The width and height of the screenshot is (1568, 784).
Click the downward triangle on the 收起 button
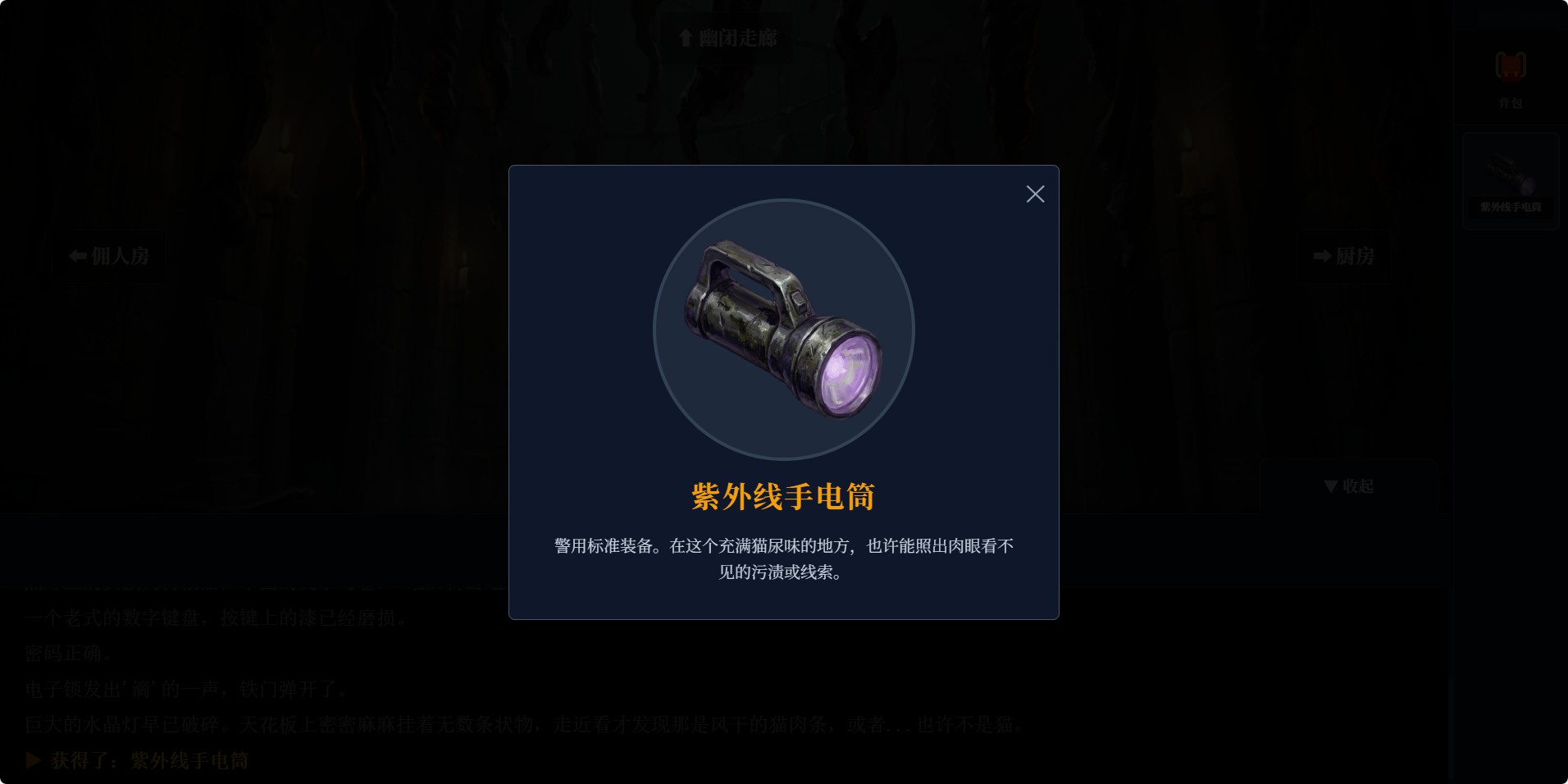pos(1330,485)
